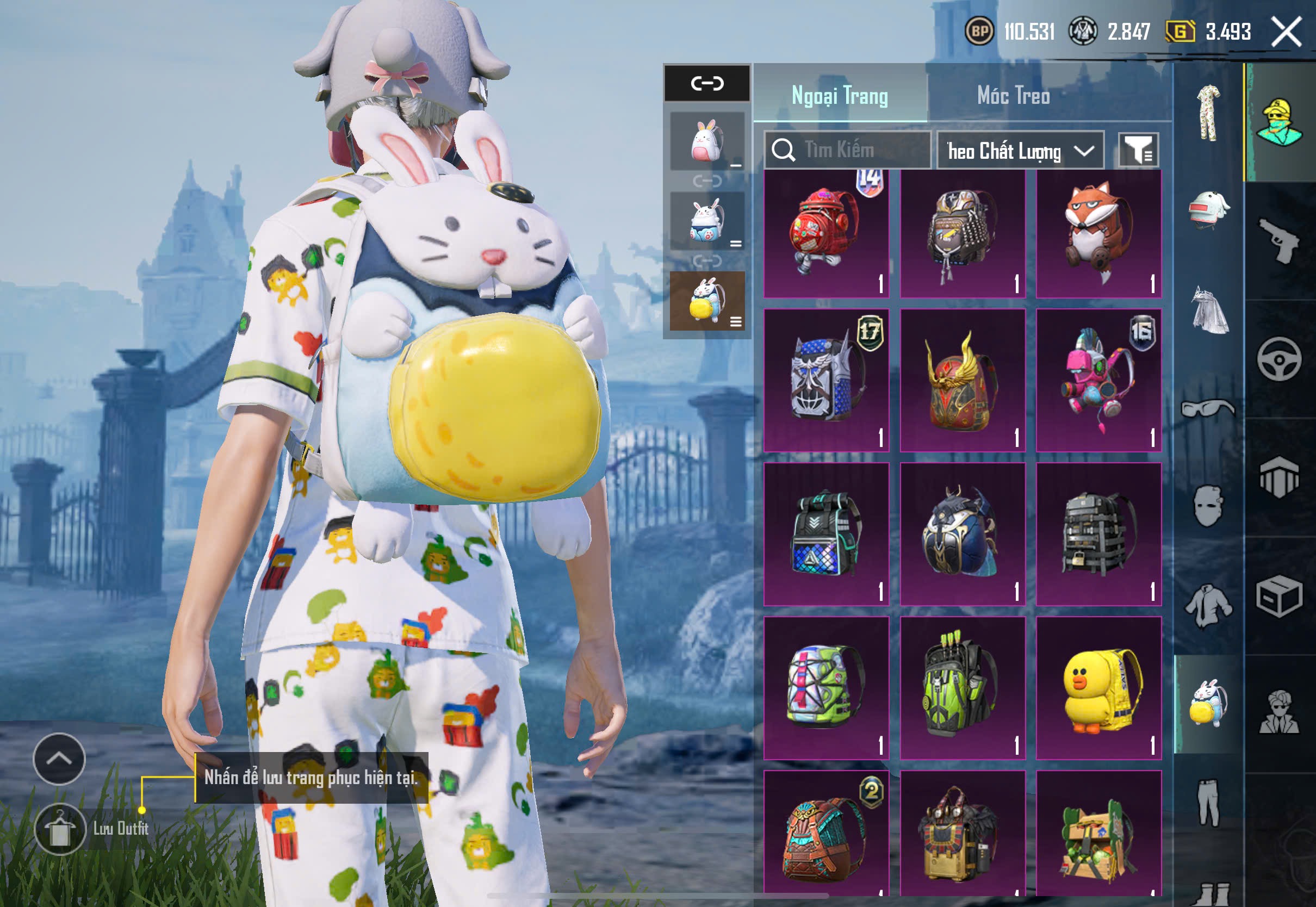The height and width of the screenshot is (907, 1316).
Task: Select the pink bunny backpack level one
Action: coord(707,141)
